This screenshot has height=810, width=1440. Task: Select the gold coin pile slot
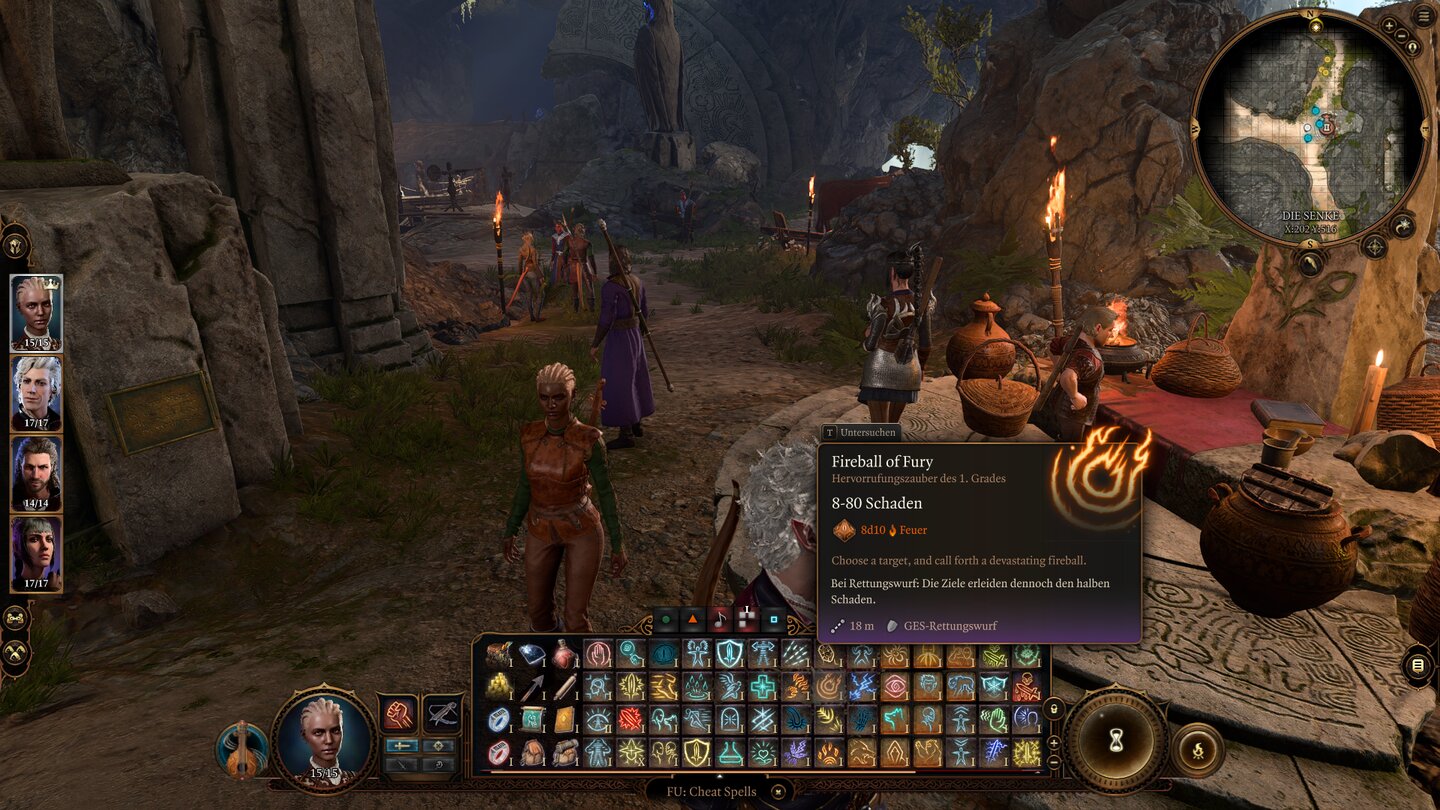click(x=498, y=686)
